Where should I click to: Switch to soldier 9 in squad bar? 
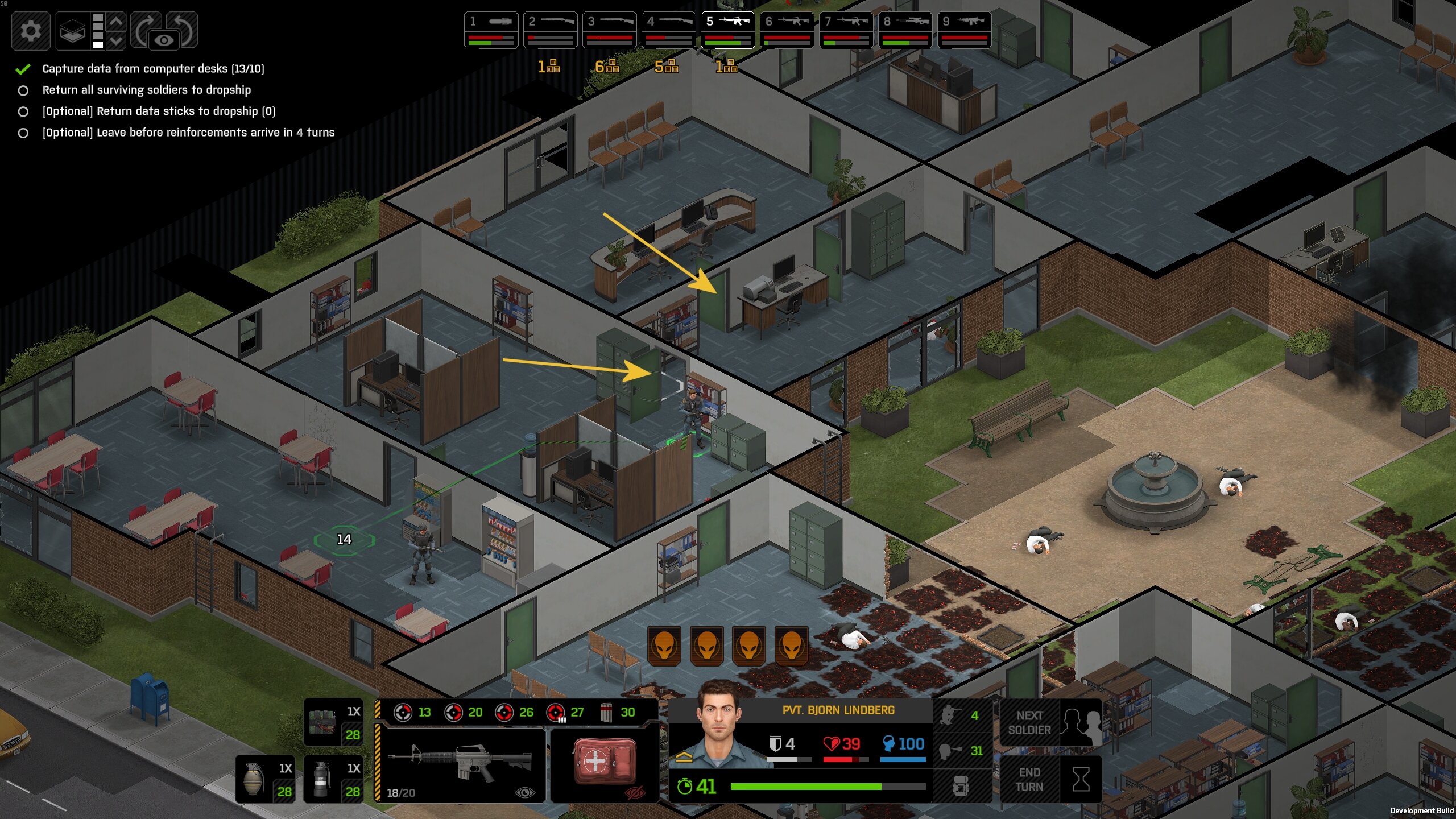tap(965, 30)
